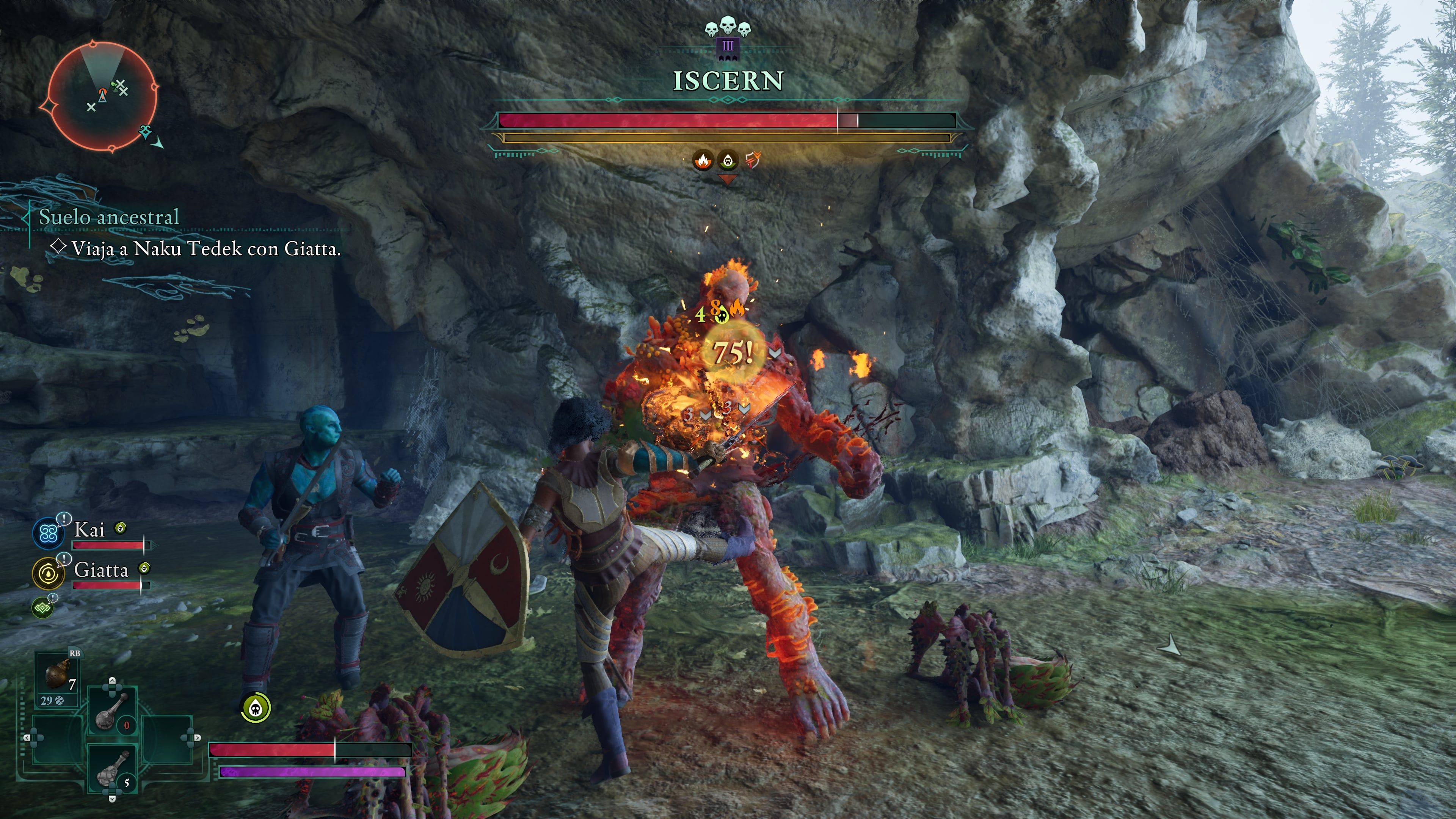
Task: Check the poison status icon beside Giatta's name
Action: click(145, 568)
